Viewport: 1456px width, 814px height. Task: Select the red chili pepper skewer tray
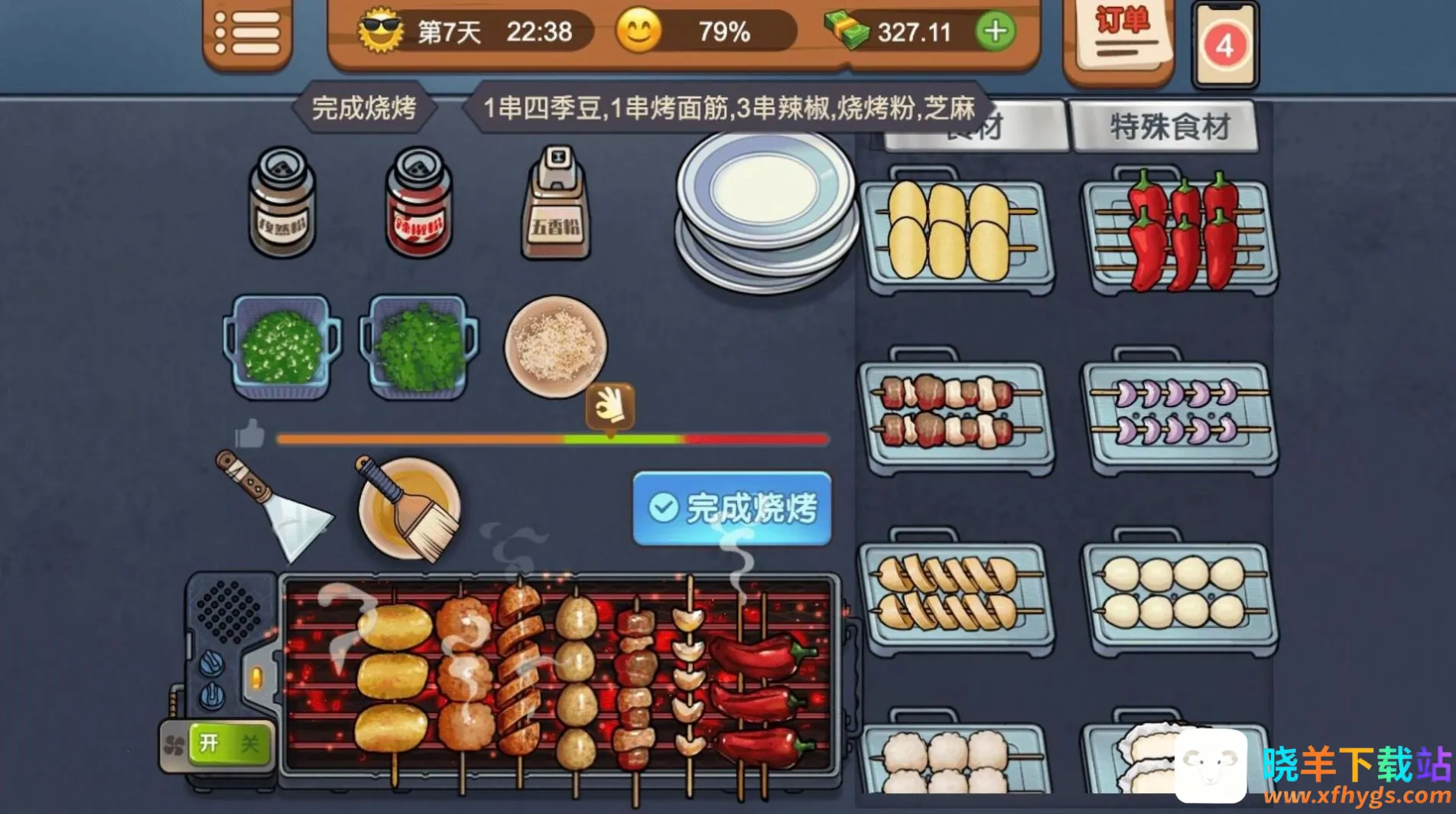[1178, 233]
